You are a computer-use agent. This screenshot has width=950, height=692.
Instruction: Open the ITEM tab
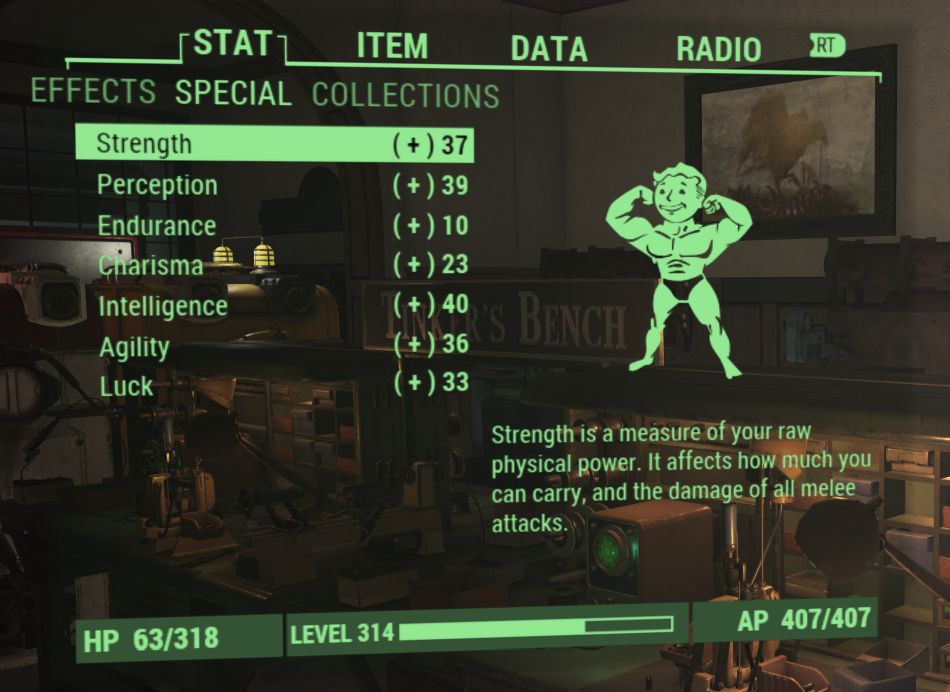pyautogui.click(x=392, y=46)
